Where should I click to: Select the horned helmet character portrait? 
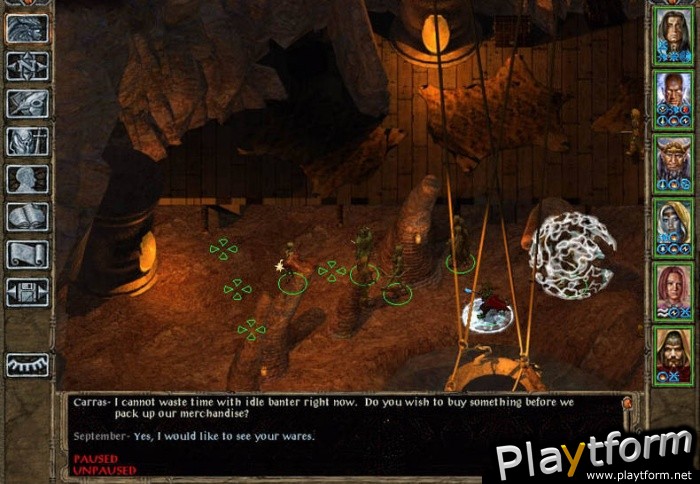(671, 160)
